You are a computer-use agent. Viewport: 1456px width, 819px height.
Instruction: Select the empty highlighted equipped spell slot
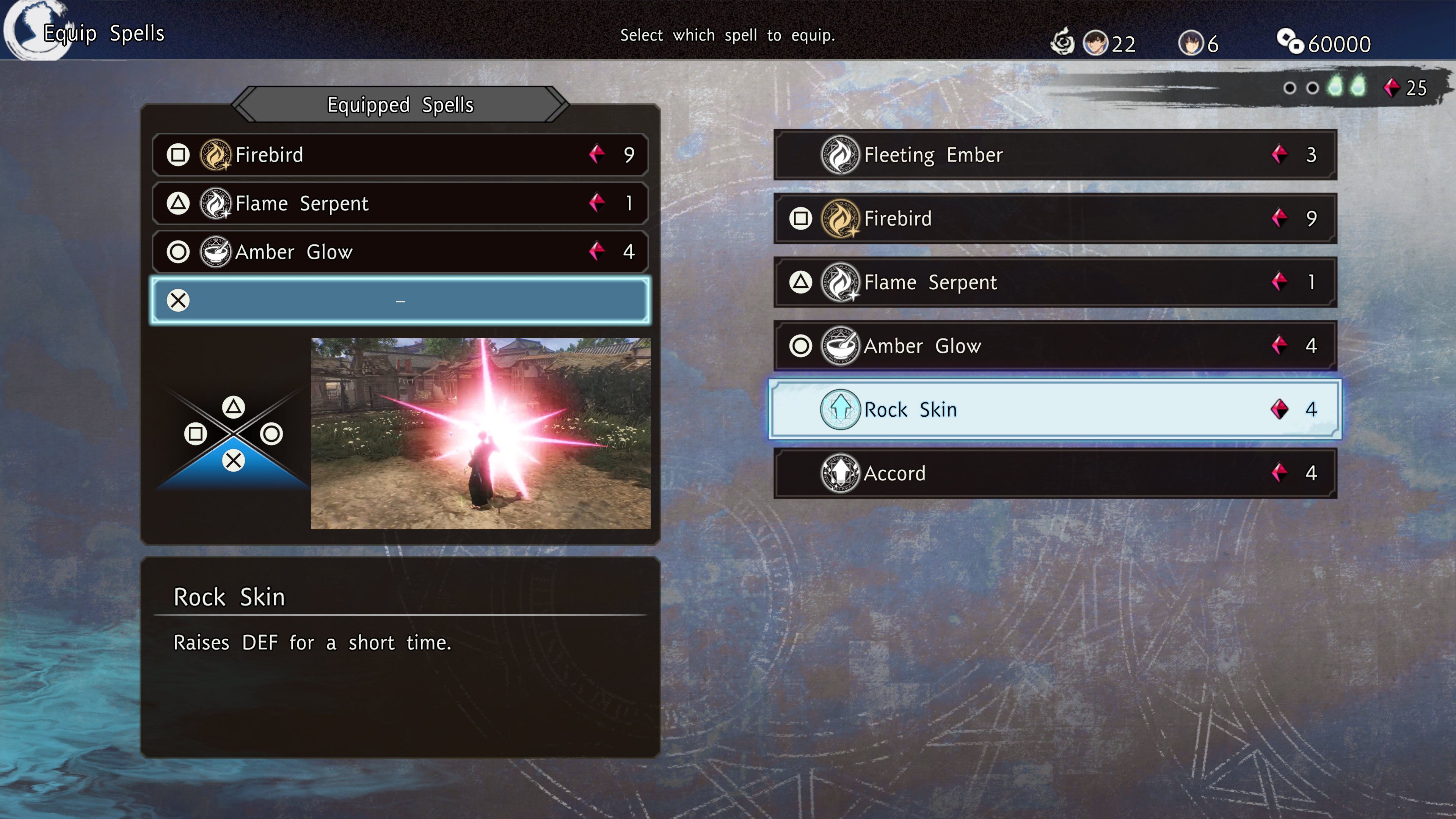pyautogui.click(x=400, y=301)
